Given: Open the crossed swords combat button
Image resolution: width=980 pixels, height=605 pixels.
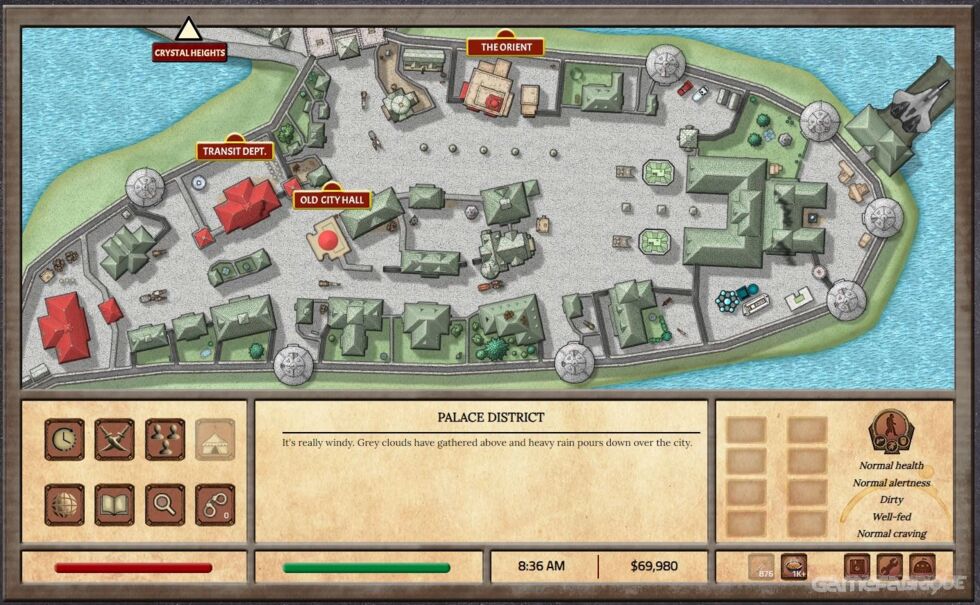Looking at the screenshot, I should tap(115, 439).
